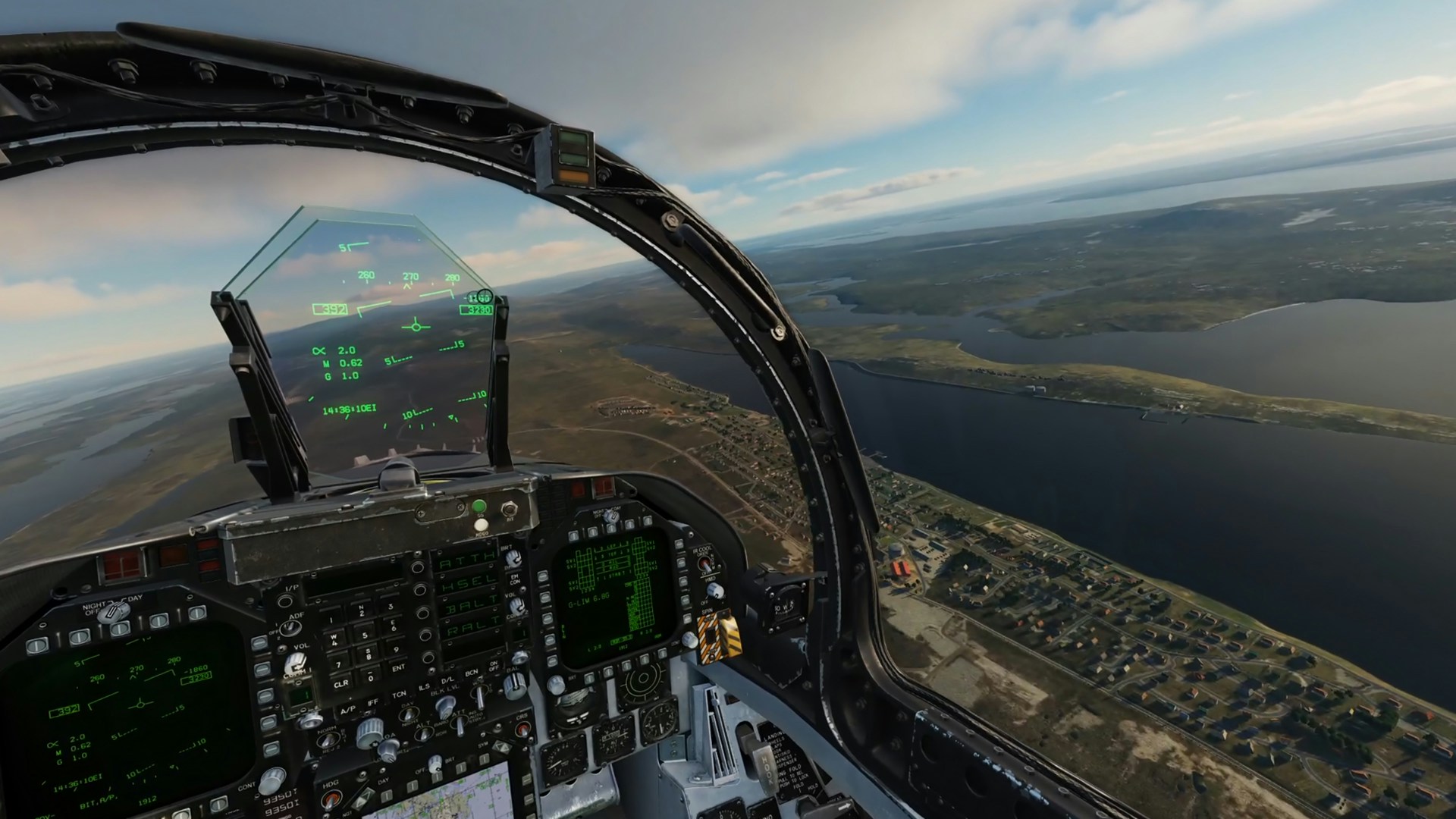Toggle the UFC ON/OFF button
Viewport: 1456px width, 819px height.
(x=494, y=666)
